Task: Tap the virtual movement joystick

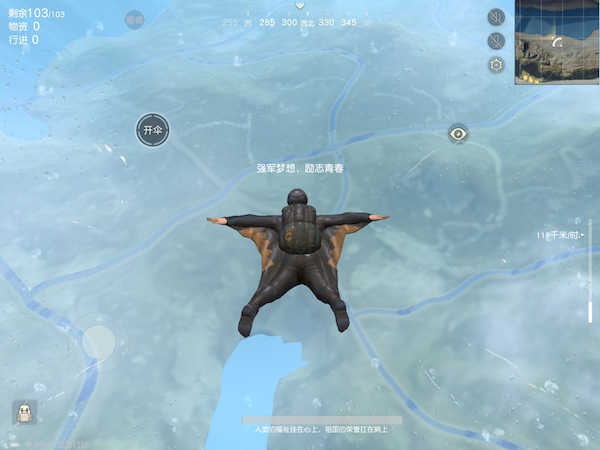Action: point(98,343)
